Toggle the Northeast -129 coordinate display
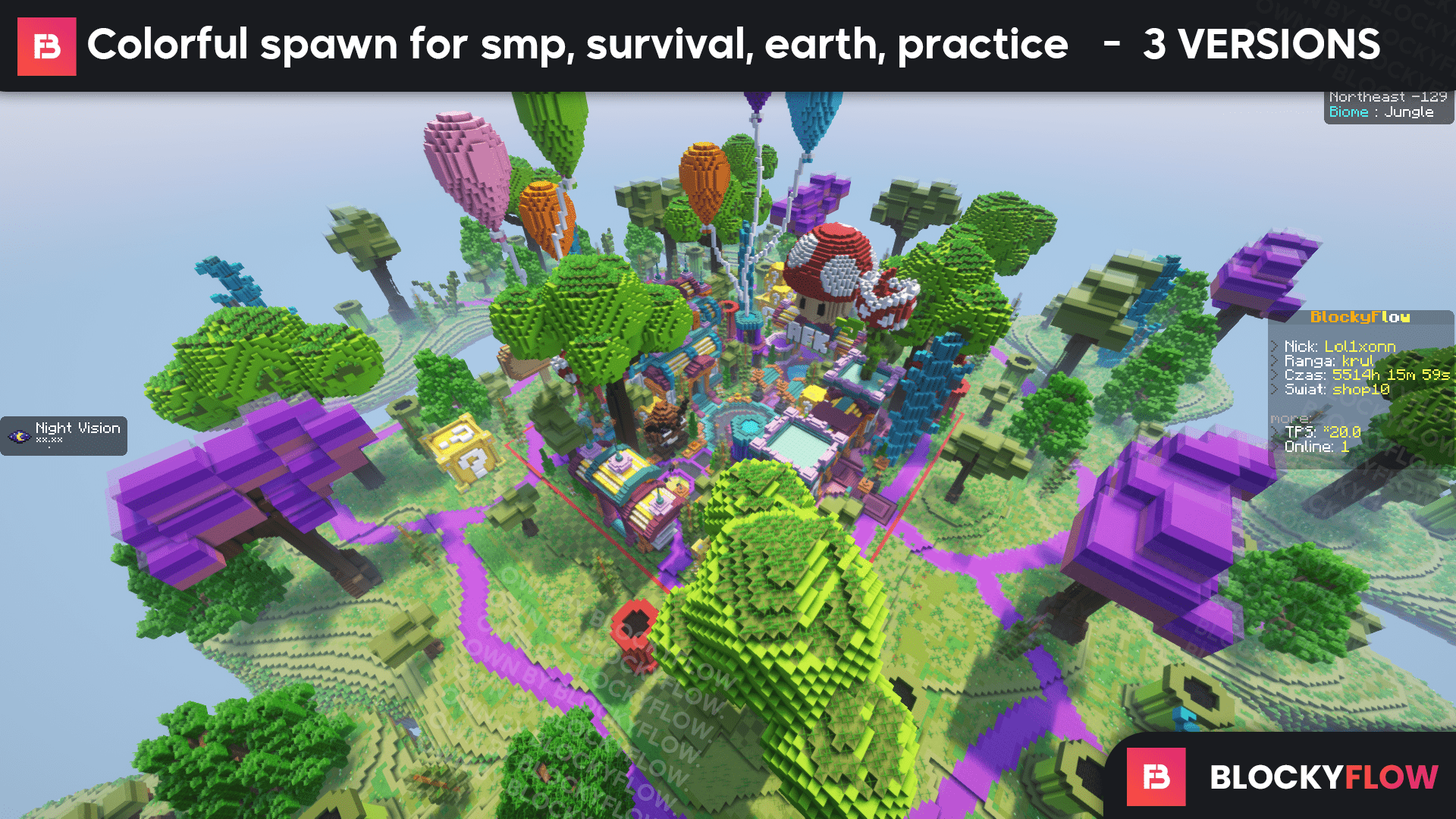This screenshot has height=819, width=1456. [1388, 96]
